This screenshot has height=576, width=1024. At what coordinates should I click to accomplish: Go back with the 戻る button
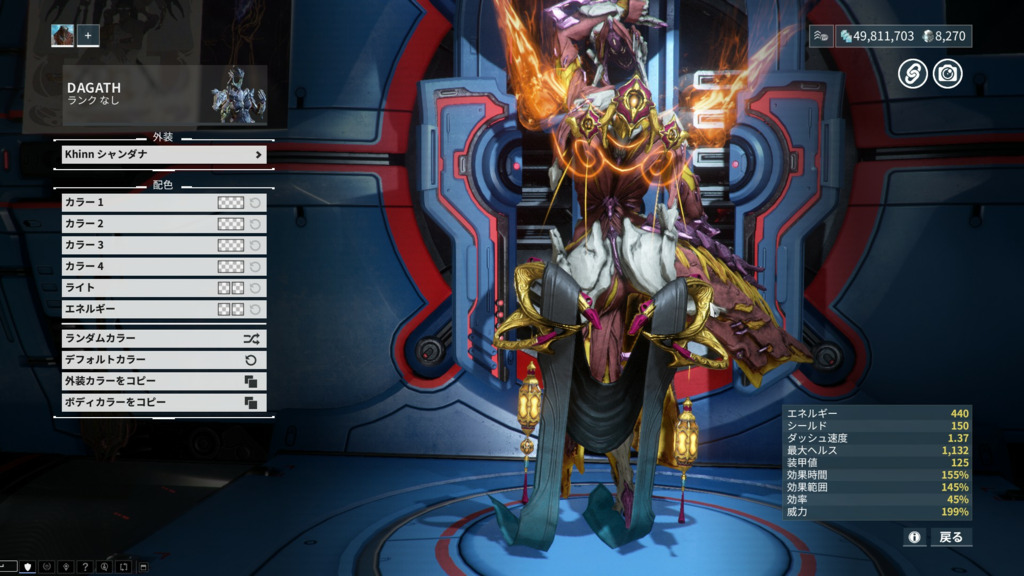tap(951, 537)
